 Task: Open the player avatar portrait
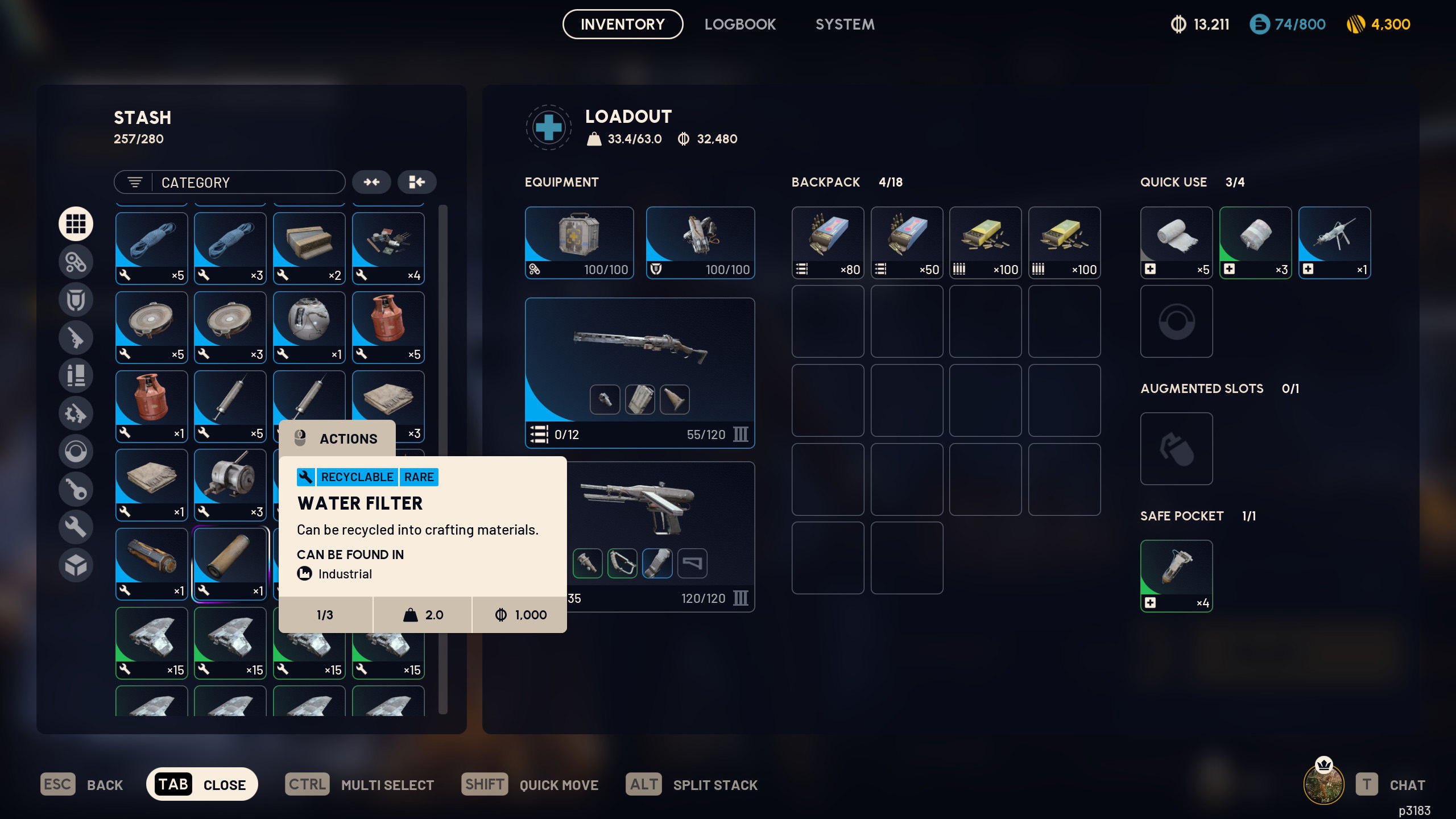pos(1323,784)
